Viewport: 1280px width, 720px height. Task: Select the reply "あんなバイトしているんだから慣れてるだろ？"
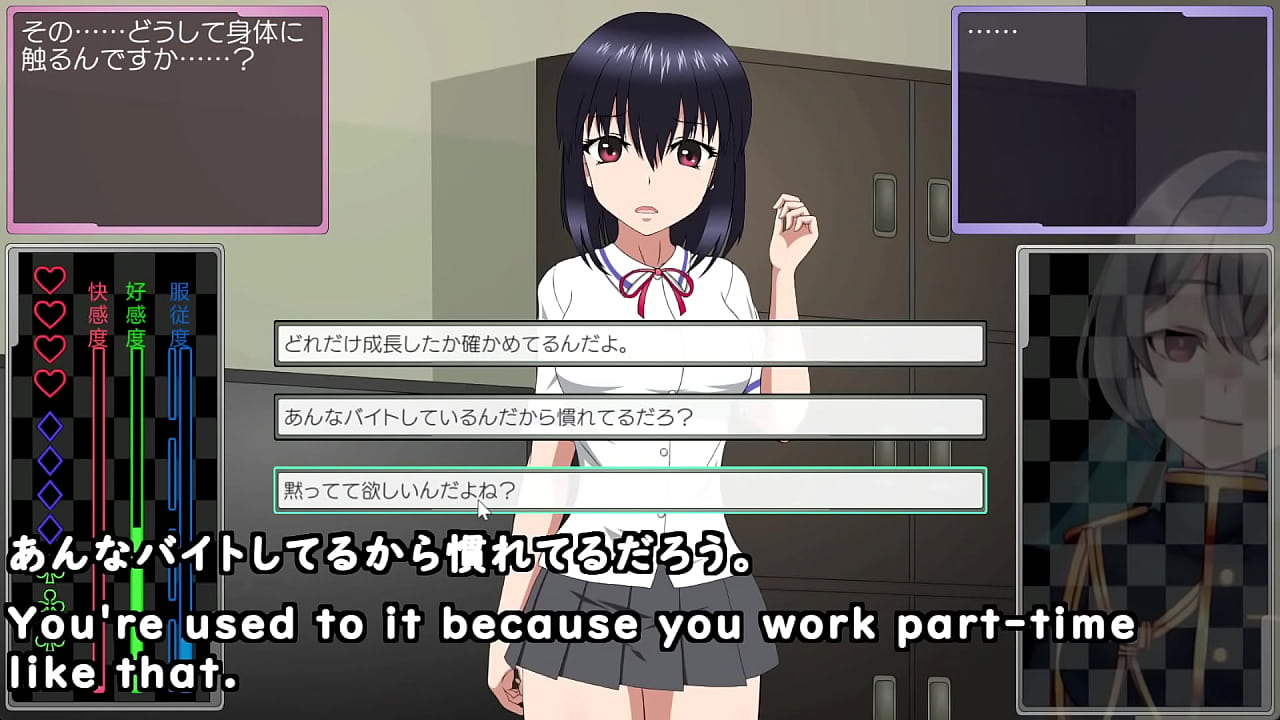[630, 417]
